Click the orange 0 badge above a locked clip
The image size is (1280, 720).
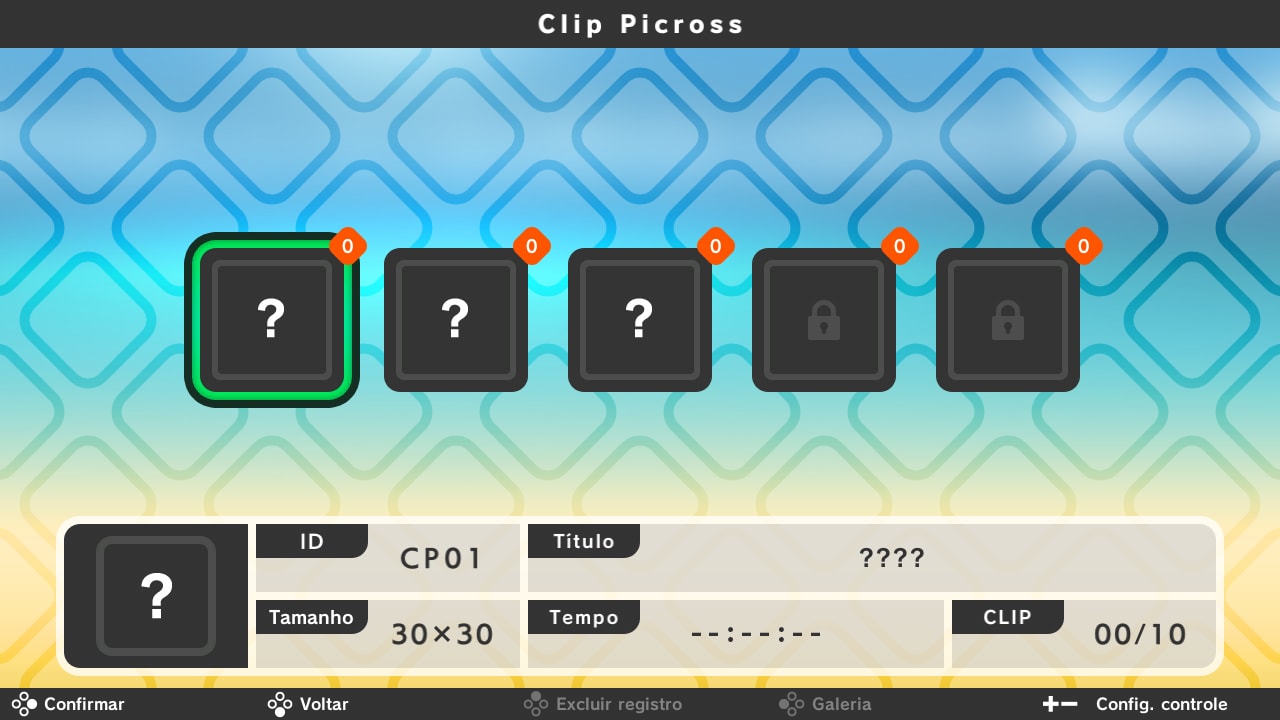tap(900, 246)
